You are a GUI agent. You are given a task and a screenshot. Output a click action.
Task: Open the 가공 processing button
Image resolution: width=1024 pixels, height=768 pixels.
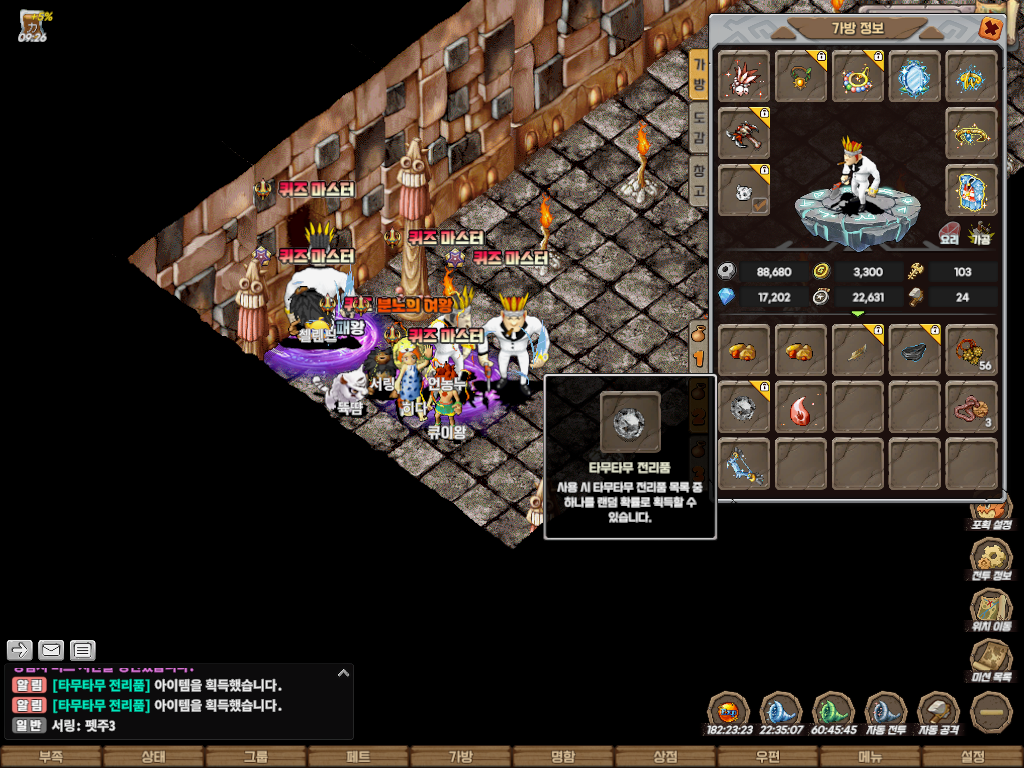[982, 234]
